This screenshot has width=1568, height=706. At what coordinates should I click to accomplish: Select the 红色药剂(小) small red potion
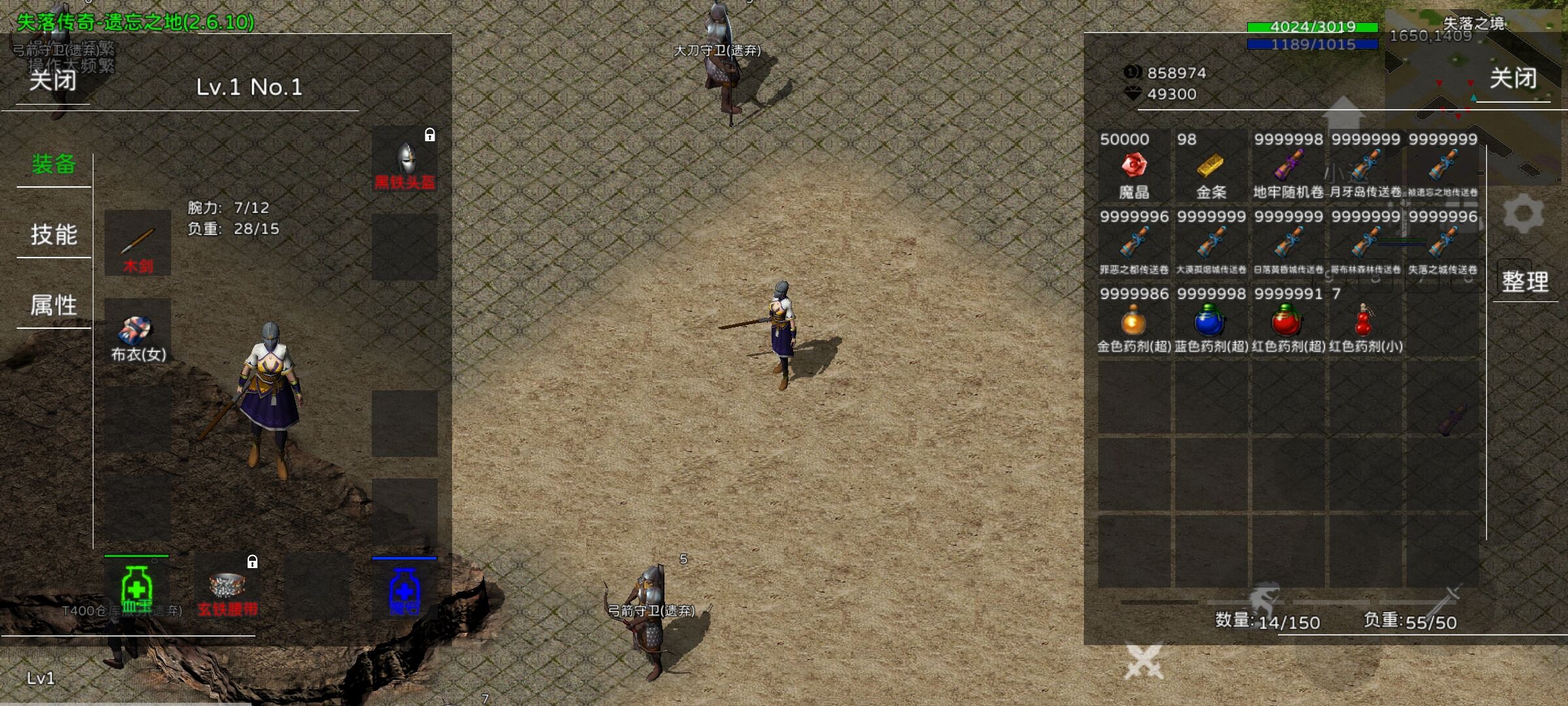(1365, 322)
